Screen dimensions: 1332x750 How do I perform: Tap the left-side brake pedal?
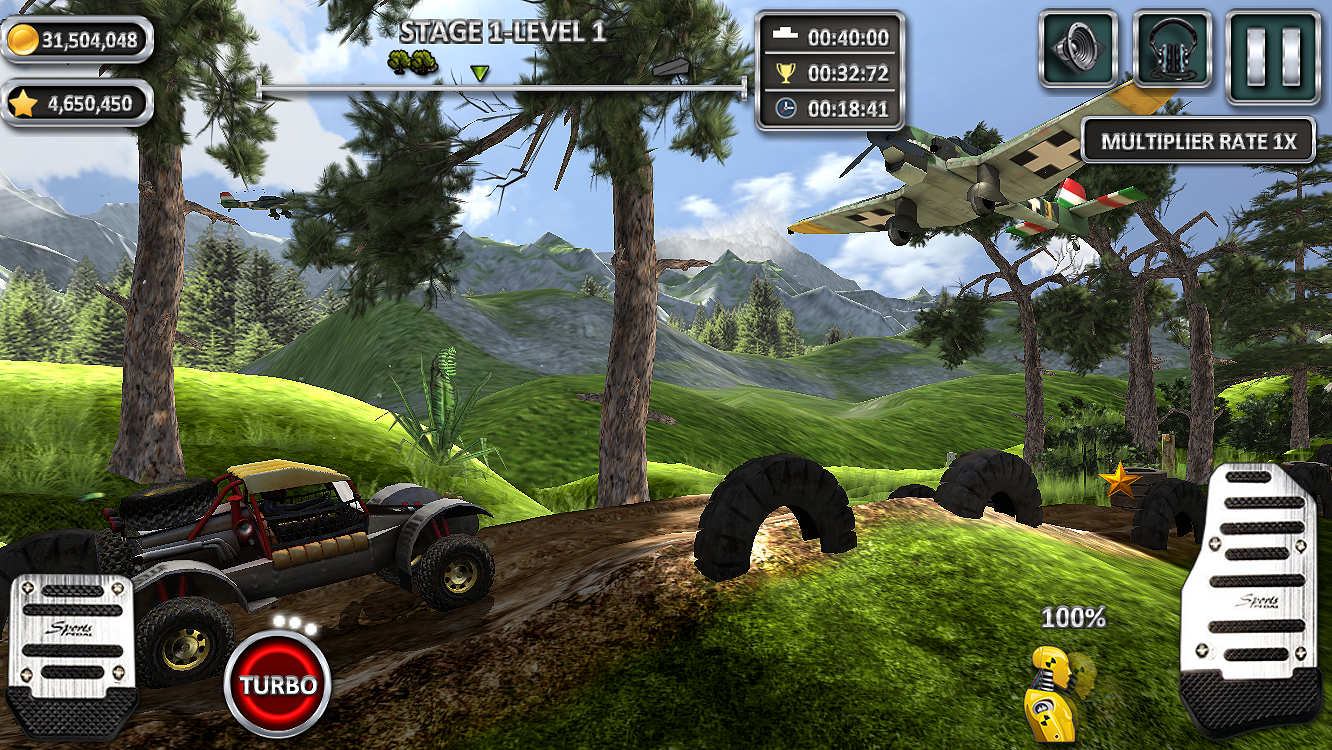[x=71, y=655]
